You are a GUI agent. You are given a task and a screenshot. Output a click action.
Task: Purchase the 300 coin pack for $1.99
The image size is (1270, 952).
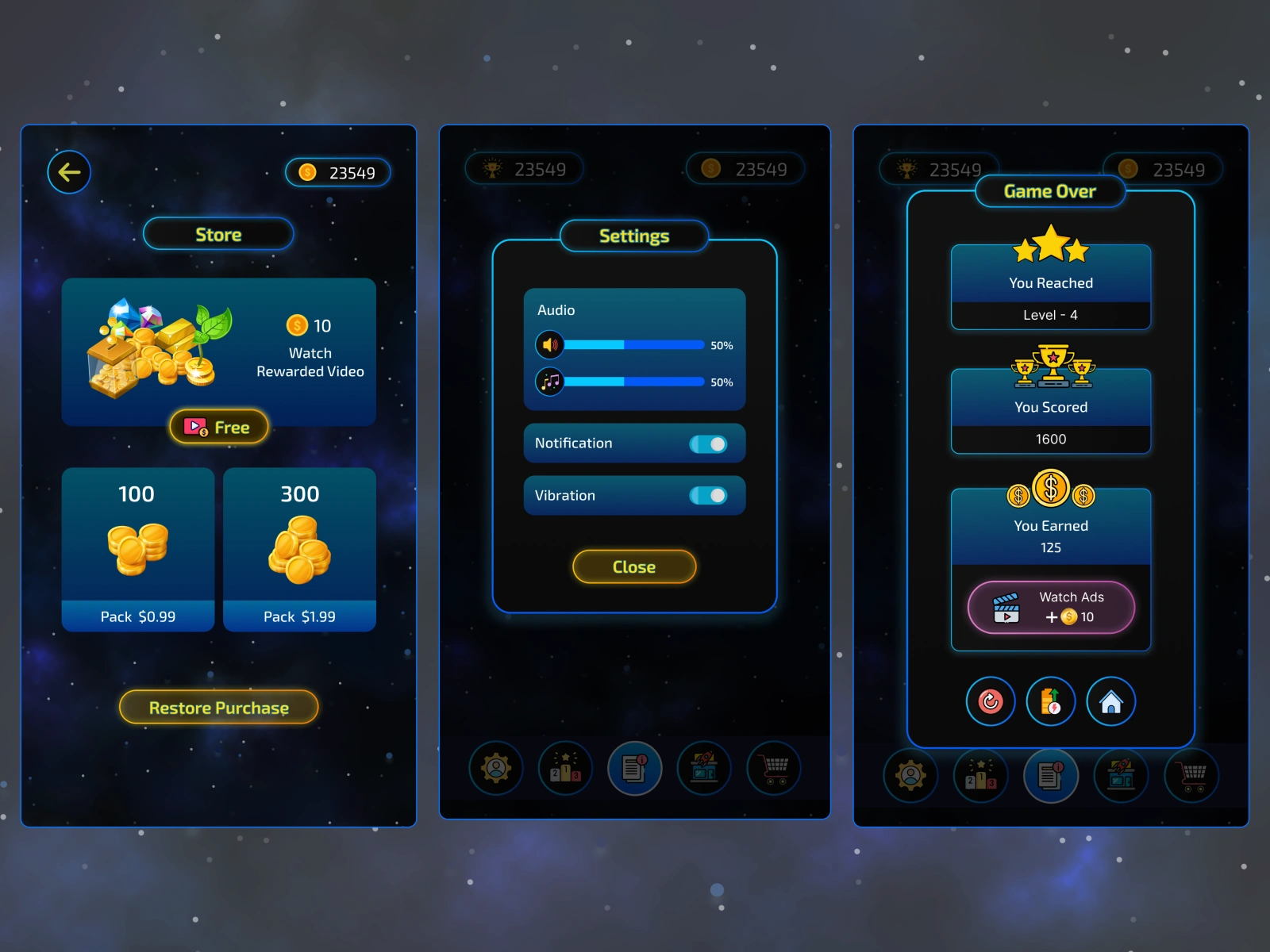pyautogui.click(x=299, y=549)
